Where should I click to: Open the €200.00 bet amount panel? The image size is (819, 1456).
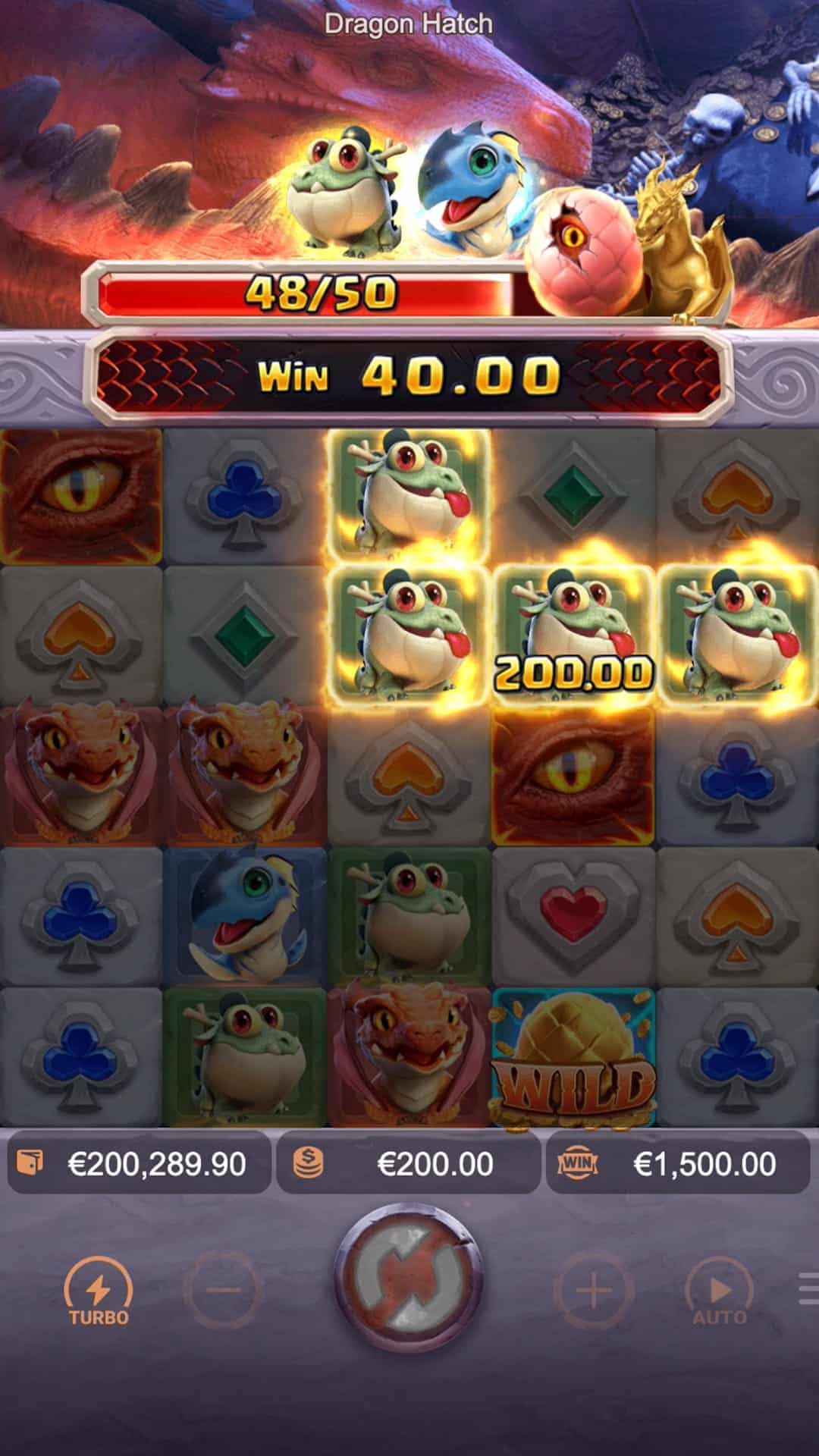coord(408,1163)
